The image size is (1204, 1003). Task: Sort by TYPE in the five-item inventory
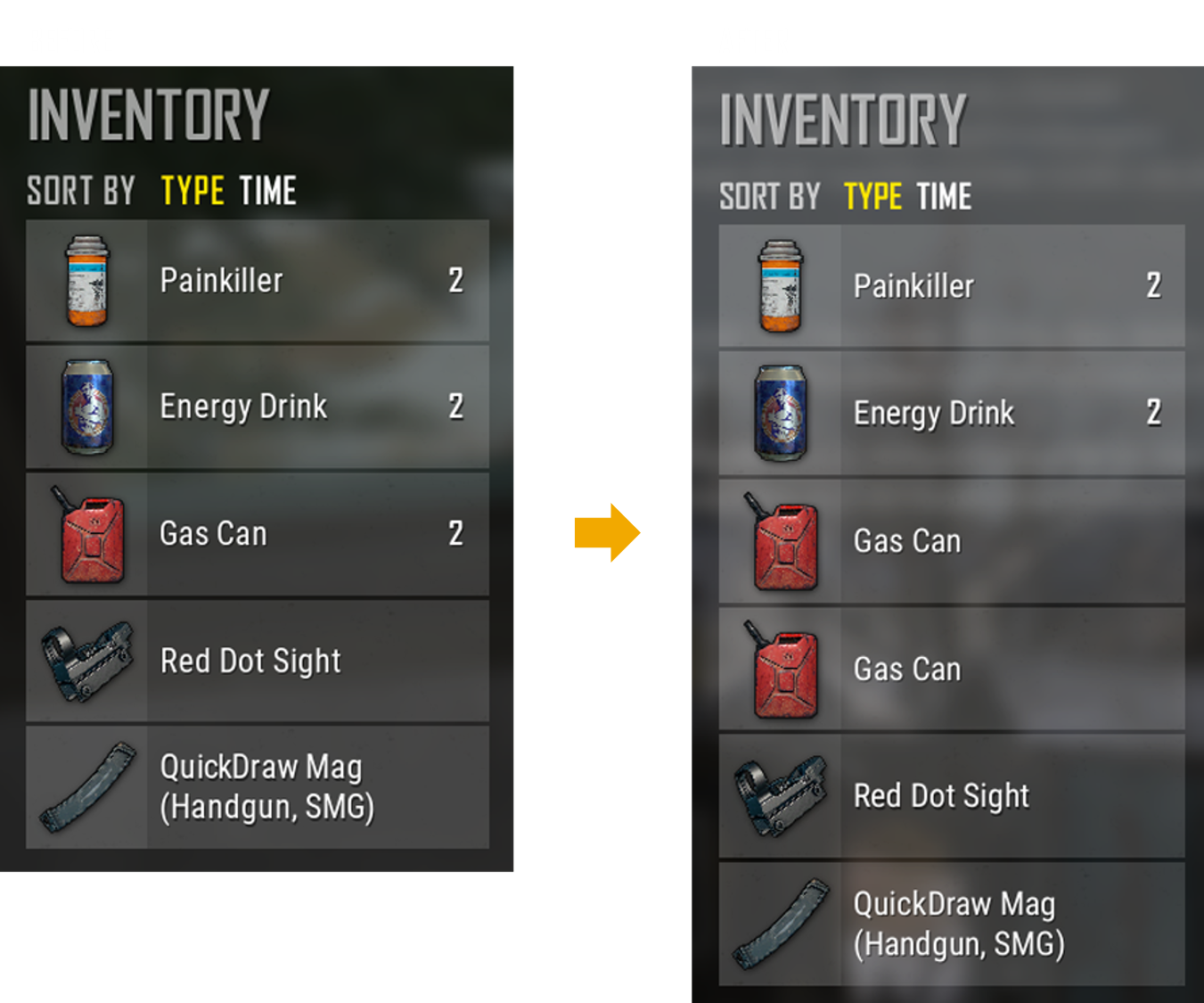[x=192, y=191]
